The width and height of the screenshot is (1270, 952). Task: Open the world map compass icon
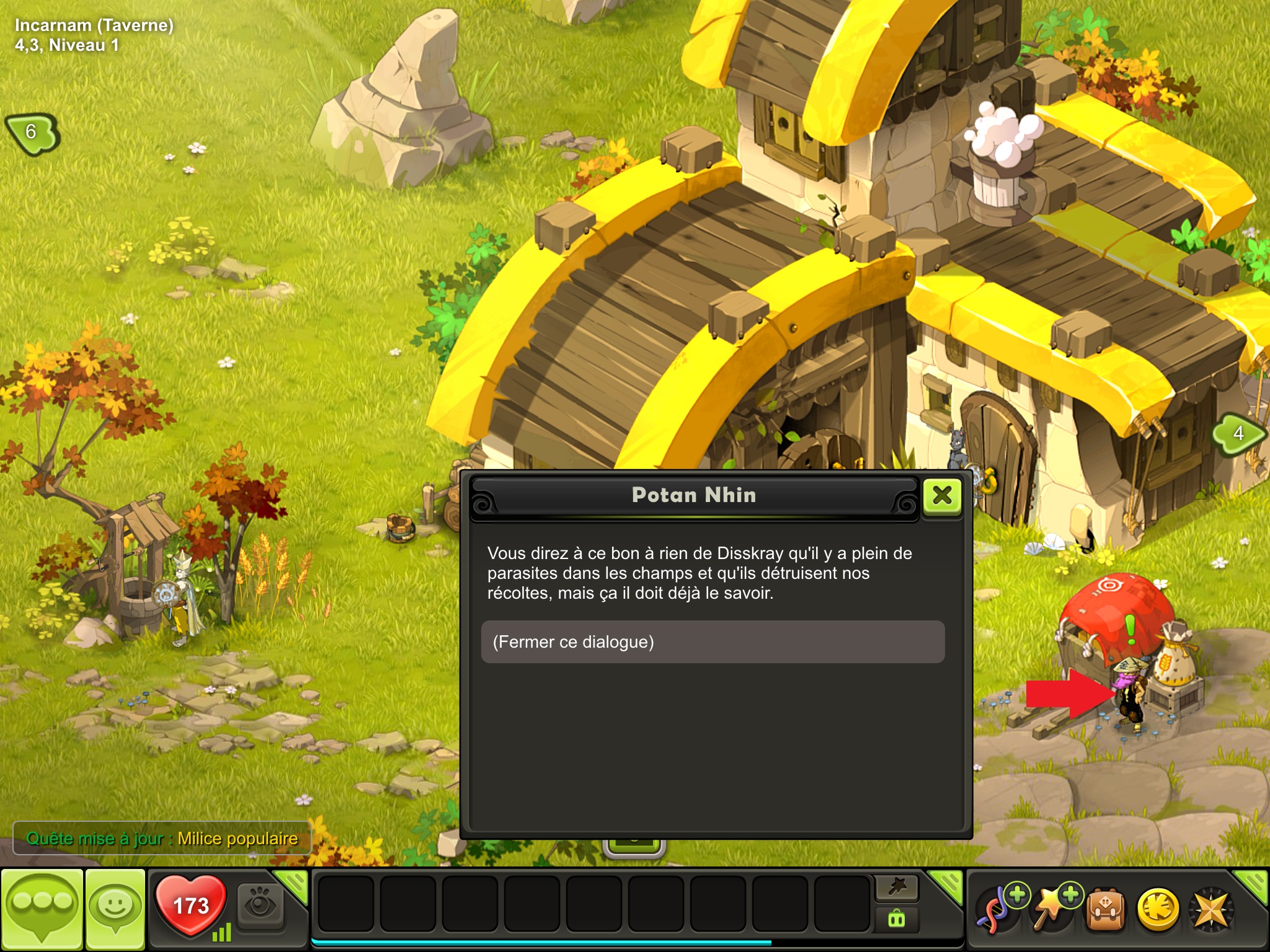[x=1211, y=910]
